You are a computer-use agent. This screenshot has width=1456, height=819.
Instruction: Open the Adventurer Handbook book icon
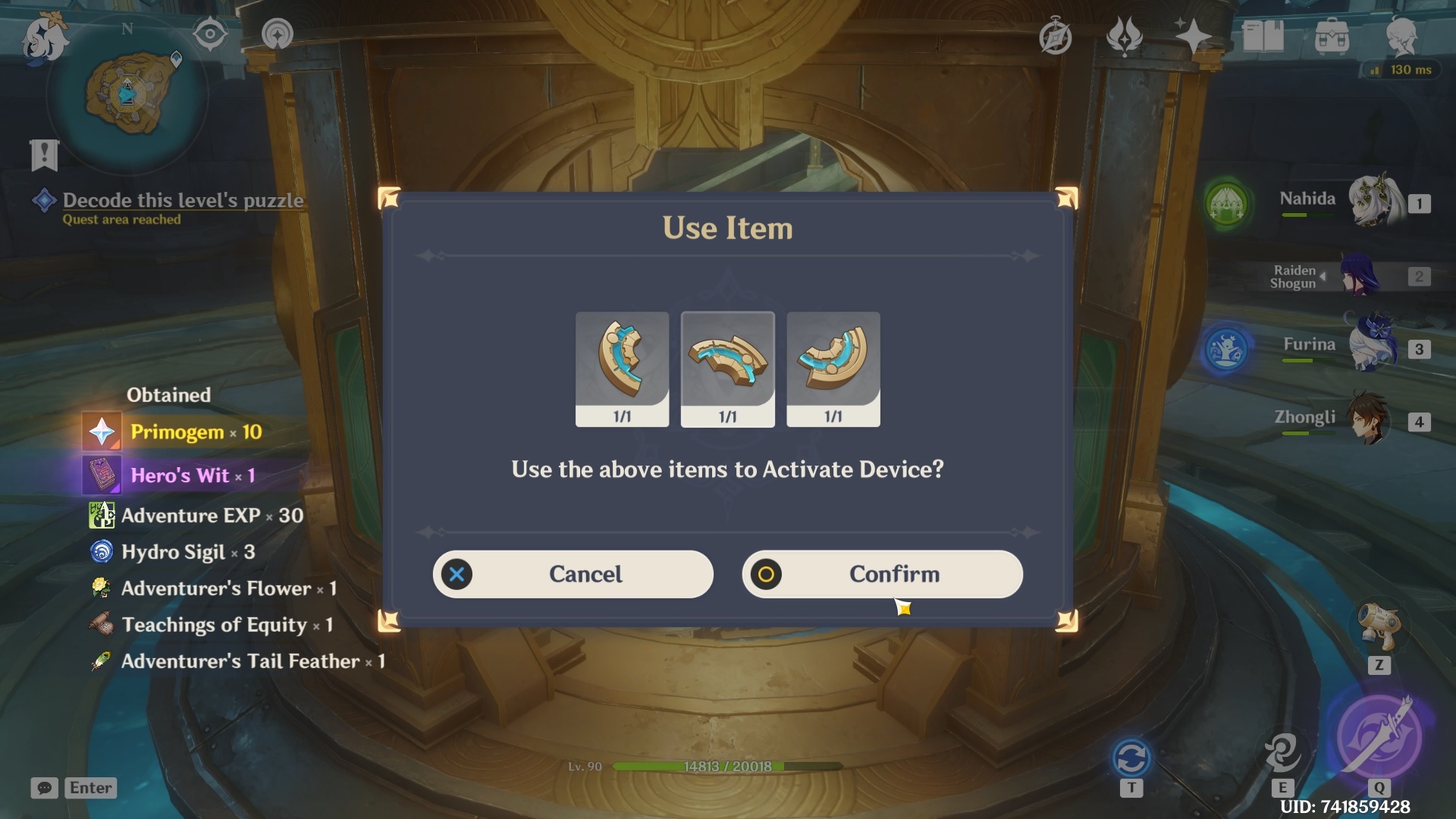click(1263, 36)
